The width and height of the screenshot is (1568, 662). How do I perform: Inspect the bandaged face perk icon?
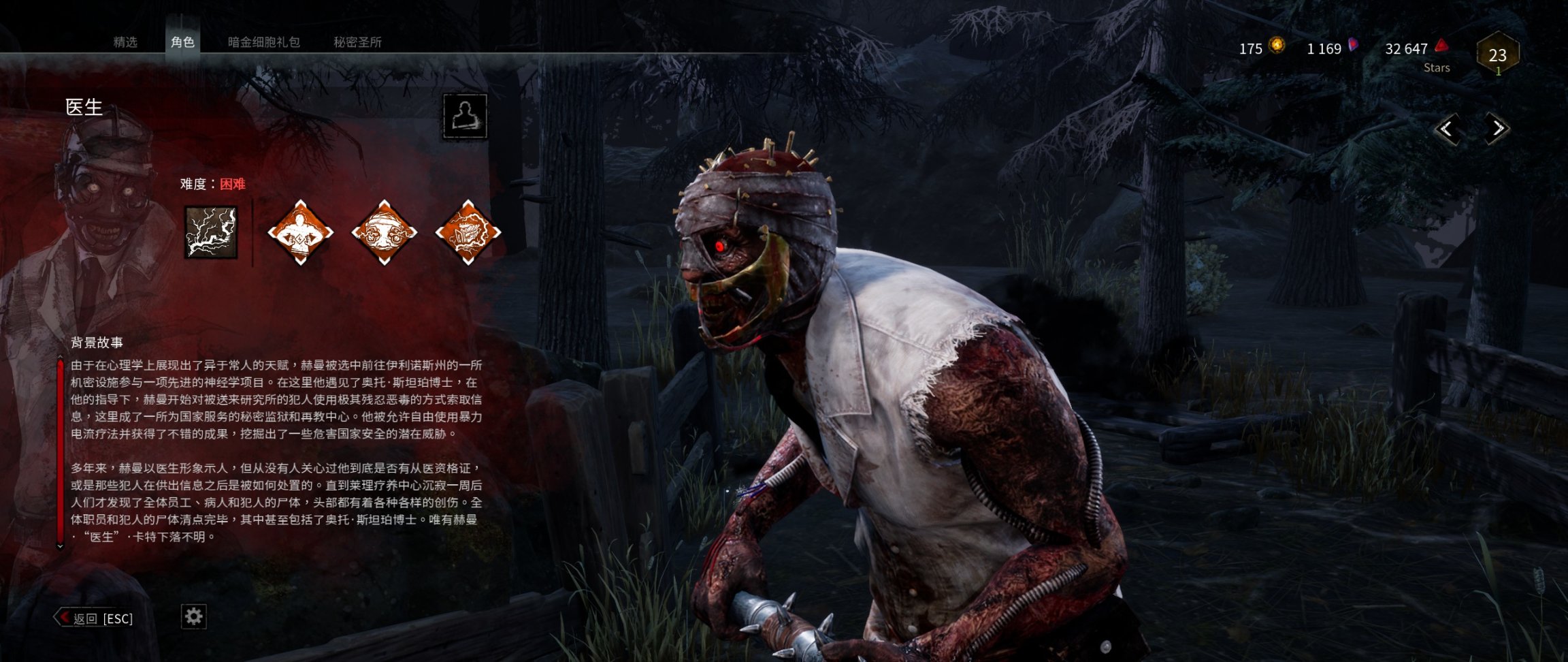point(384,232)
